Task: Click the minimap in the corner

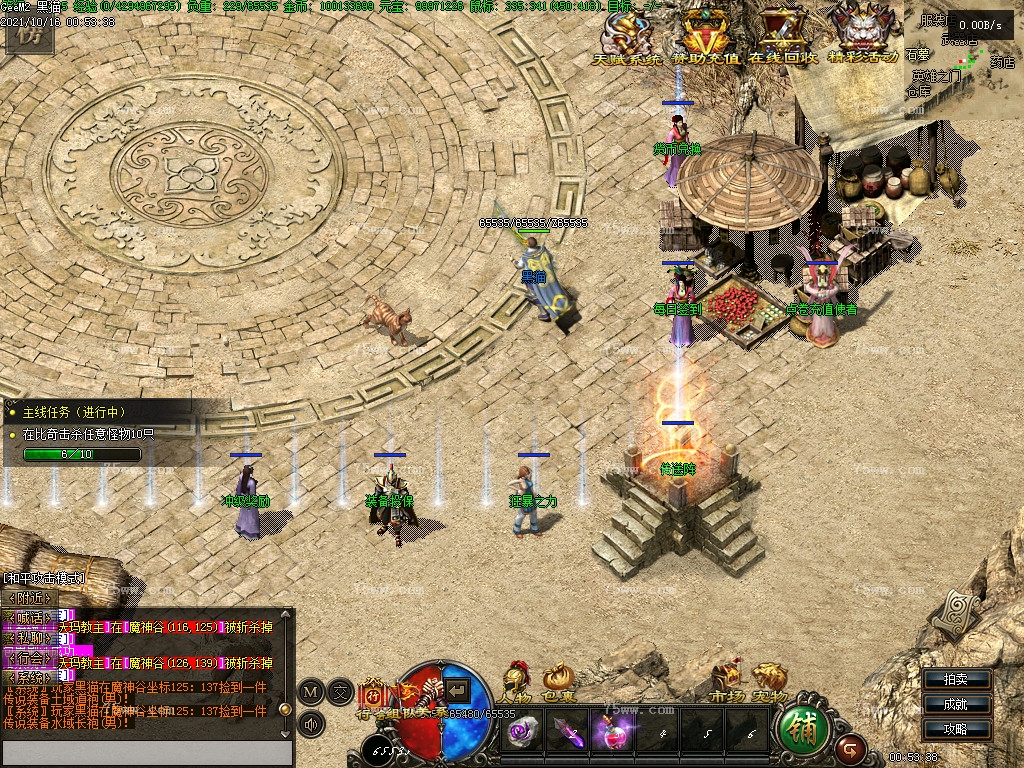Action: click(x=963, y=58)
